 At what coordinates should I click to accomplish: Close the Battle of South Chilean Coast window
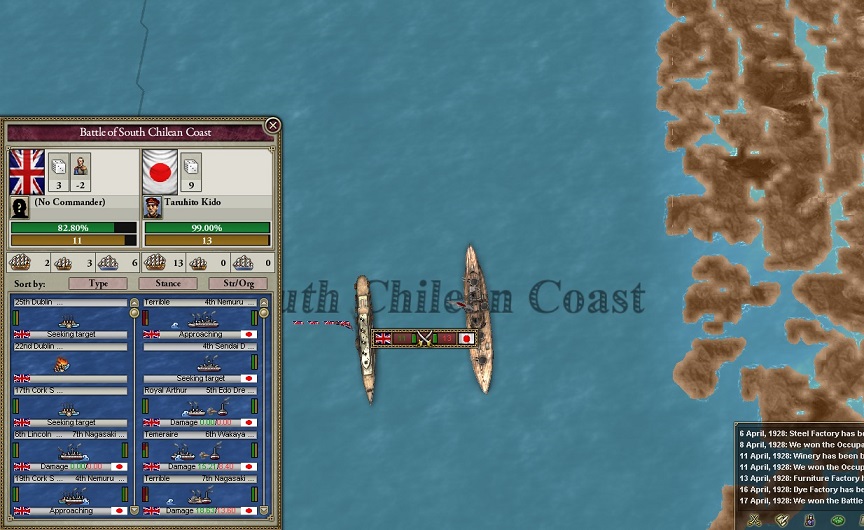[272, 126]
